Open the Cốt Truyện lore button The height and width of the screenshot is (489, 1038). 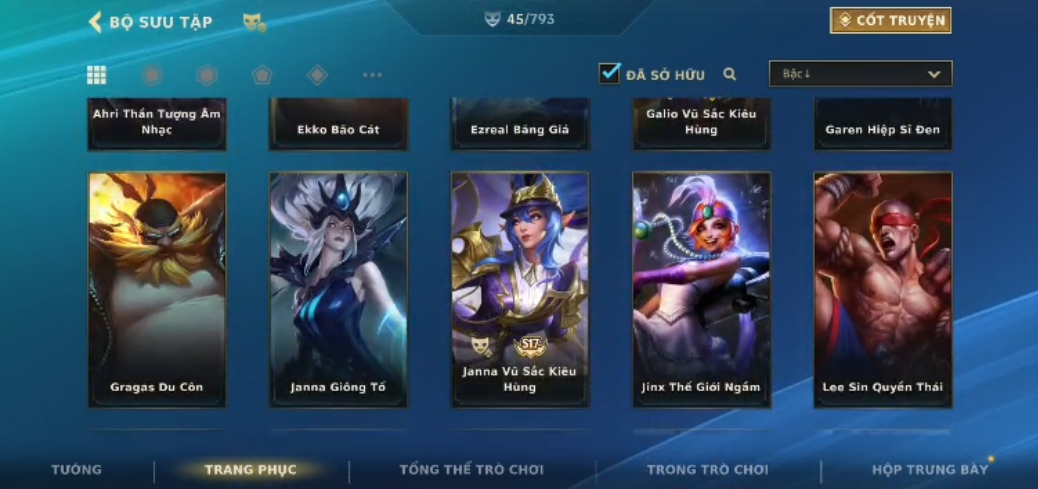[889, 20]
